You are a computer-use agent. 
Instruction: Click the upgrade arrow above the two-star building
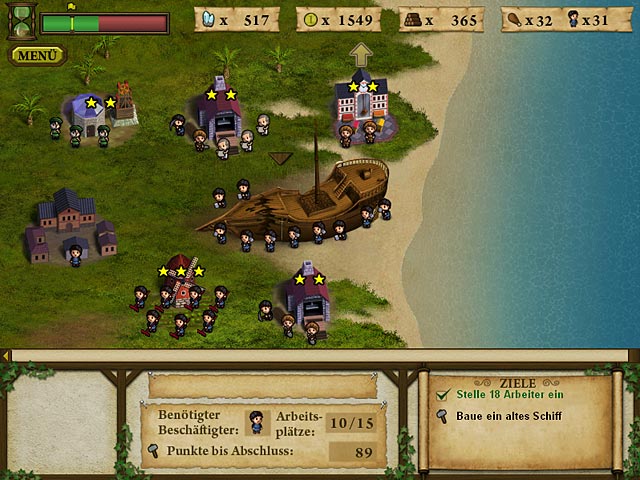click(x=360, y=54)
